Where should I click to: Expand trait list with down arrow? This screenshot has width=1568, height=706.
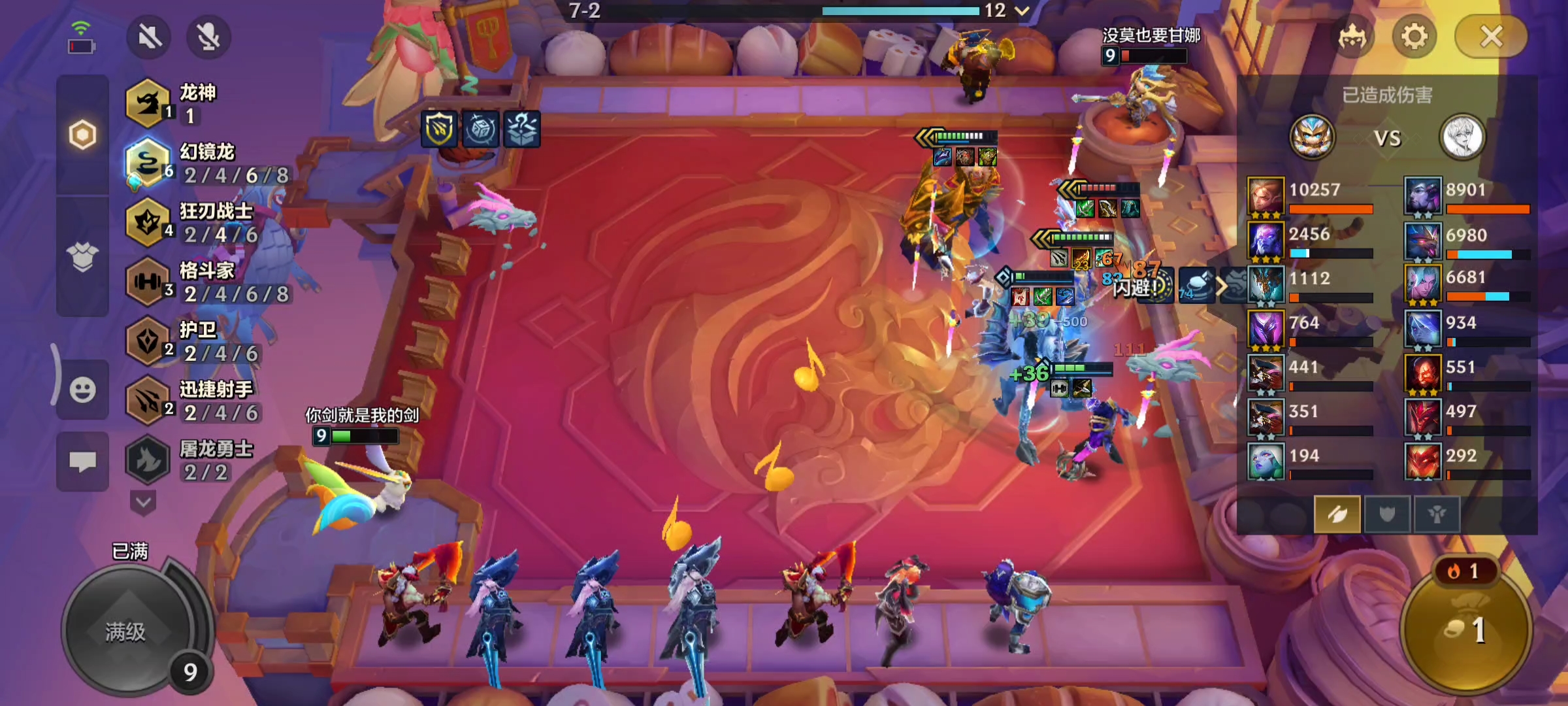[144, 503]
